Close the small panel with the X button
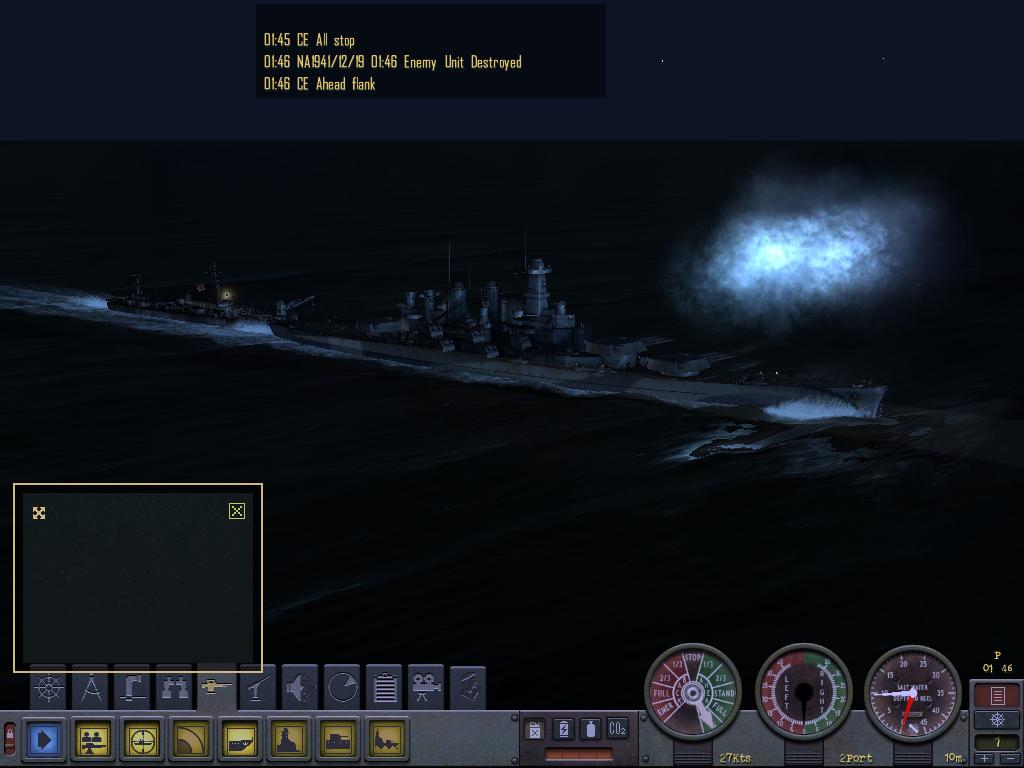Screen dimensions: 1024x768 (x=236, y=511)
